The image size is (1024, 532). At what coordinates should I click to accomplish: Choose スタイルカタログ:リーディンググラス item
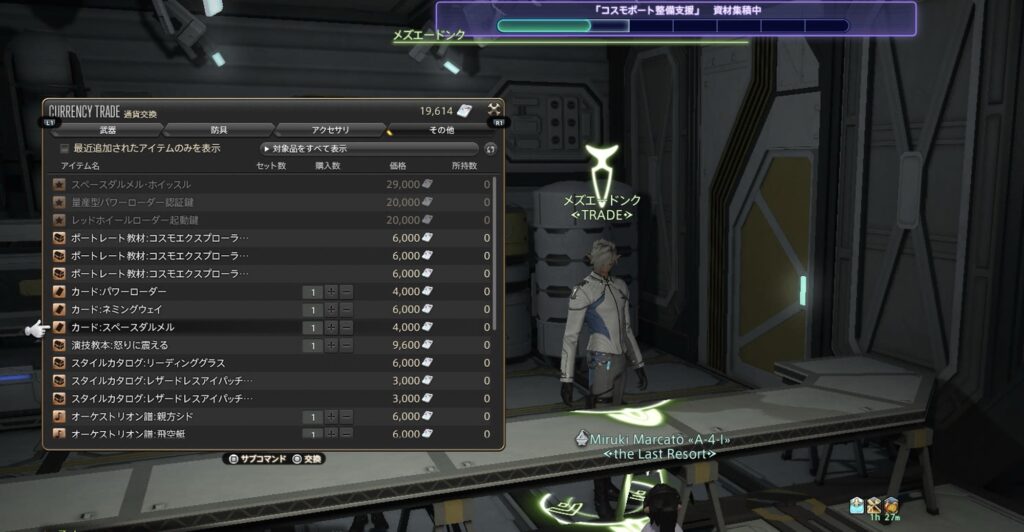tap(148, 363)
